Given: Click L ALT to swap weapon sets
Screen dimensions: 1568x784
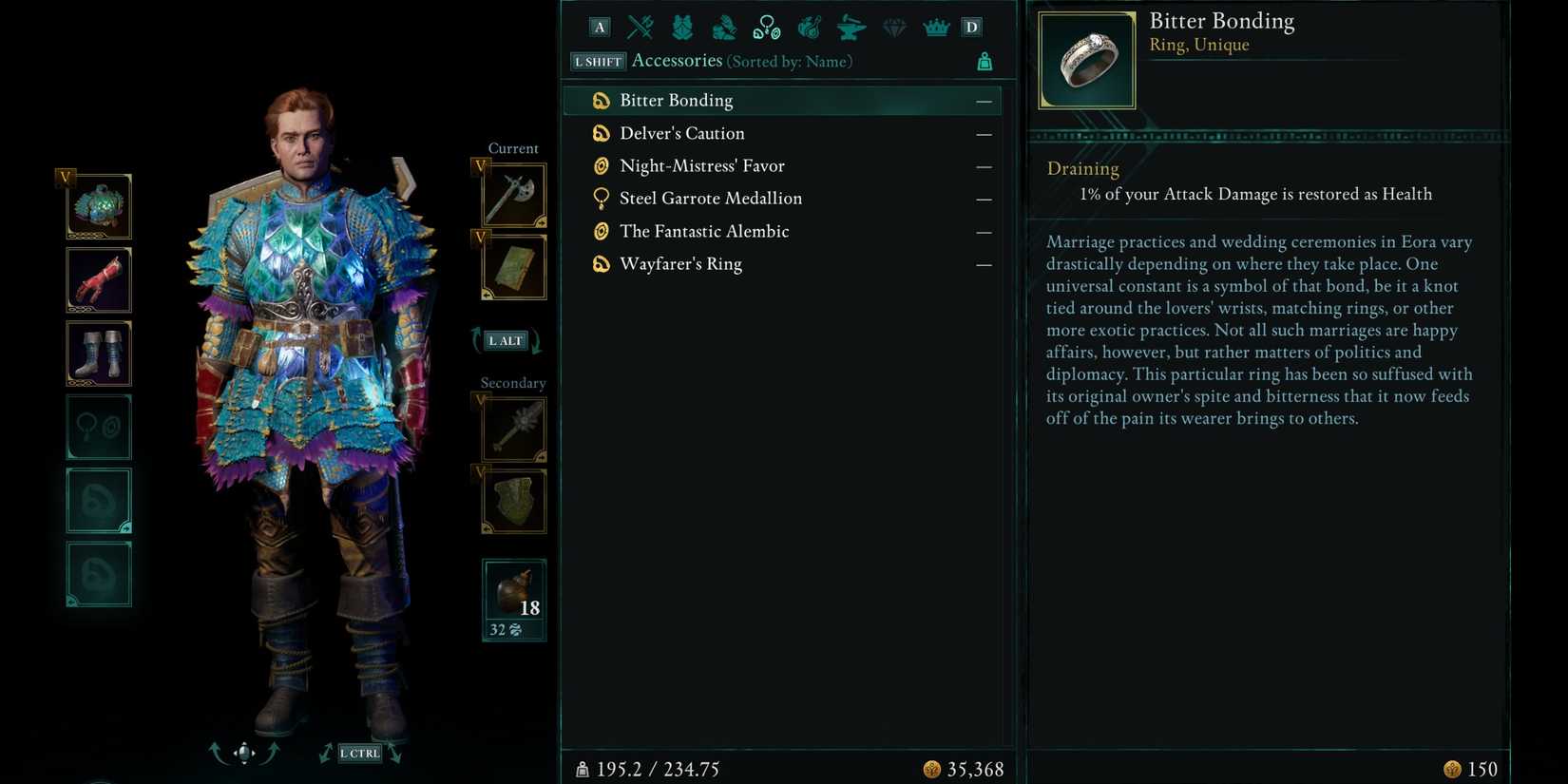Looking at the screenshot, I should (x=505, y=340).
